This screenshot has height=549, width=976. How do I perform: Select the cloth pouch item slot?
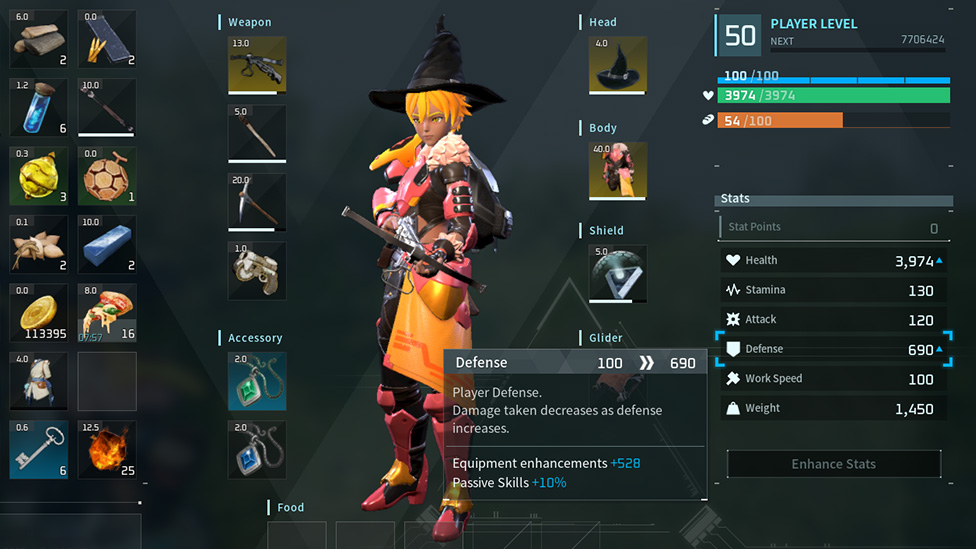click(39, 244)
